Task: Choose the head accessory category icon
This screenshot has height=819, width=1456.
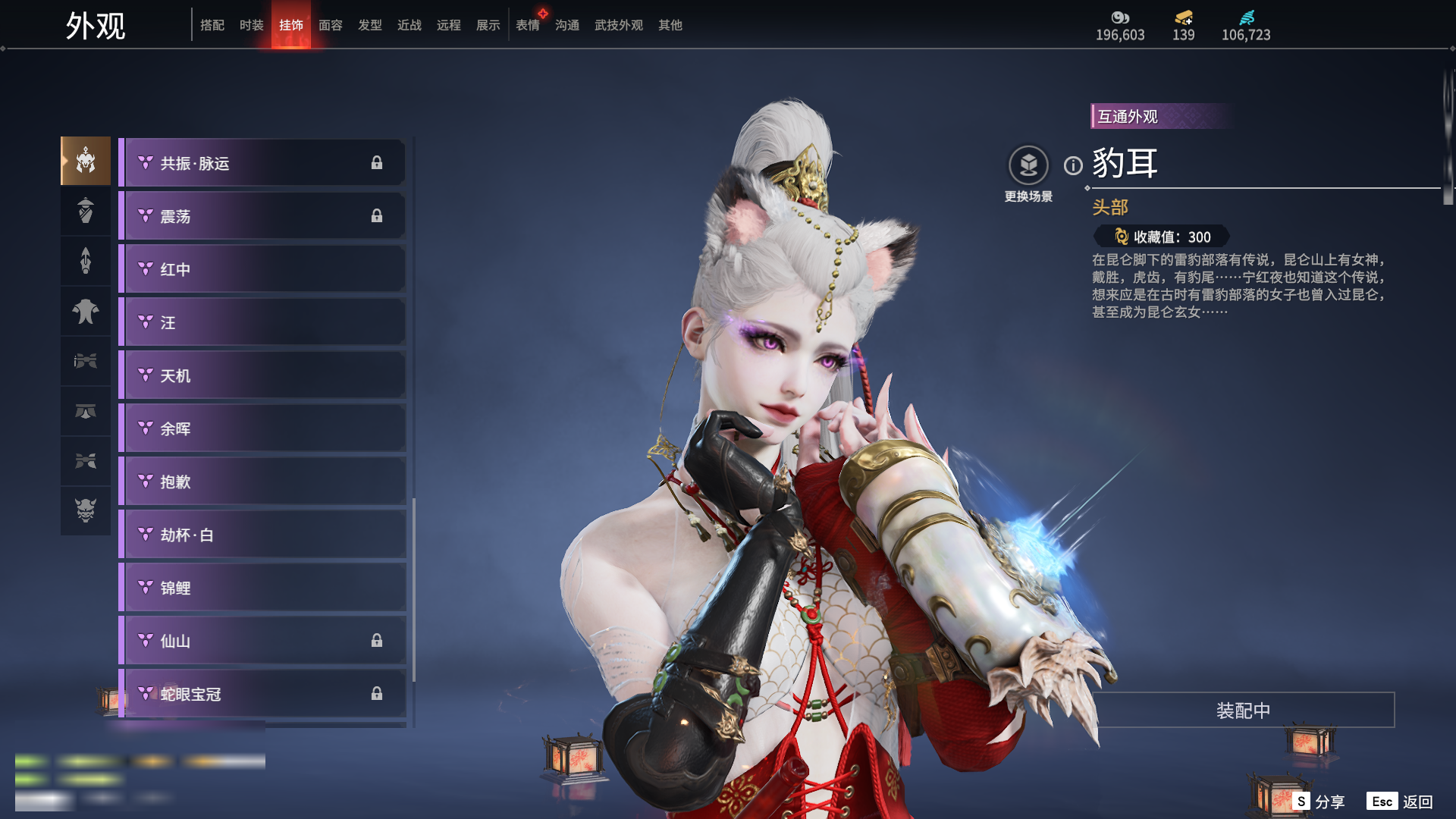Action: coord(86,161)
